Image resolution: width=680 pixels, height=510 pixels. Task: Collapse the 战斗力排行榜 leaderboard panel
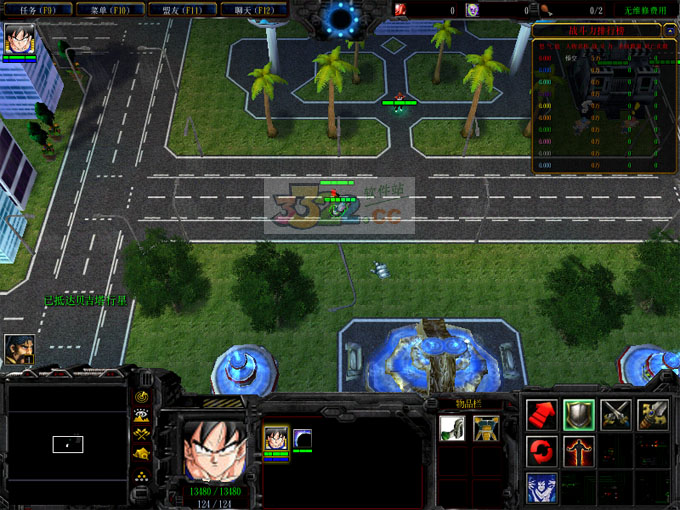(x=668, y=30)
